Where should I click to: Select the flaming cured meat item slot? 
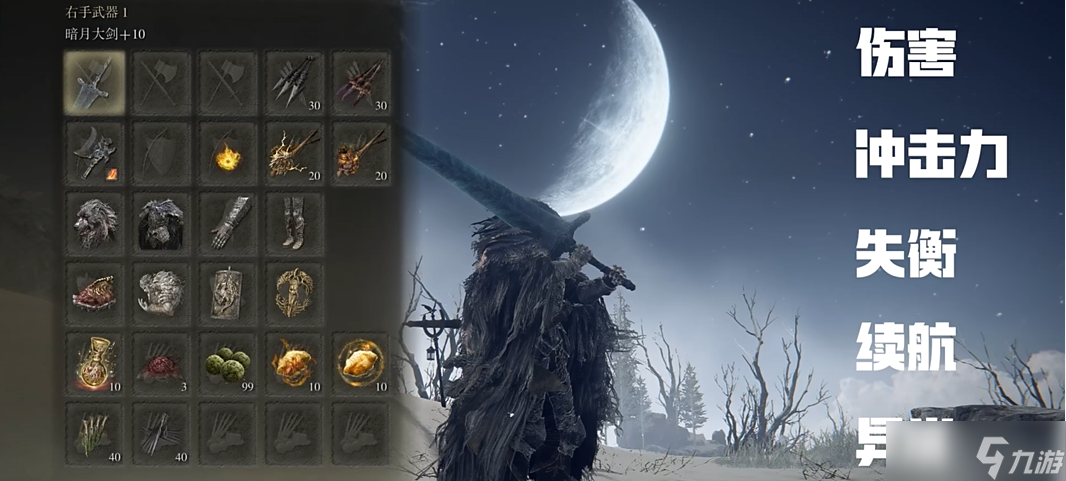[293, 362]
